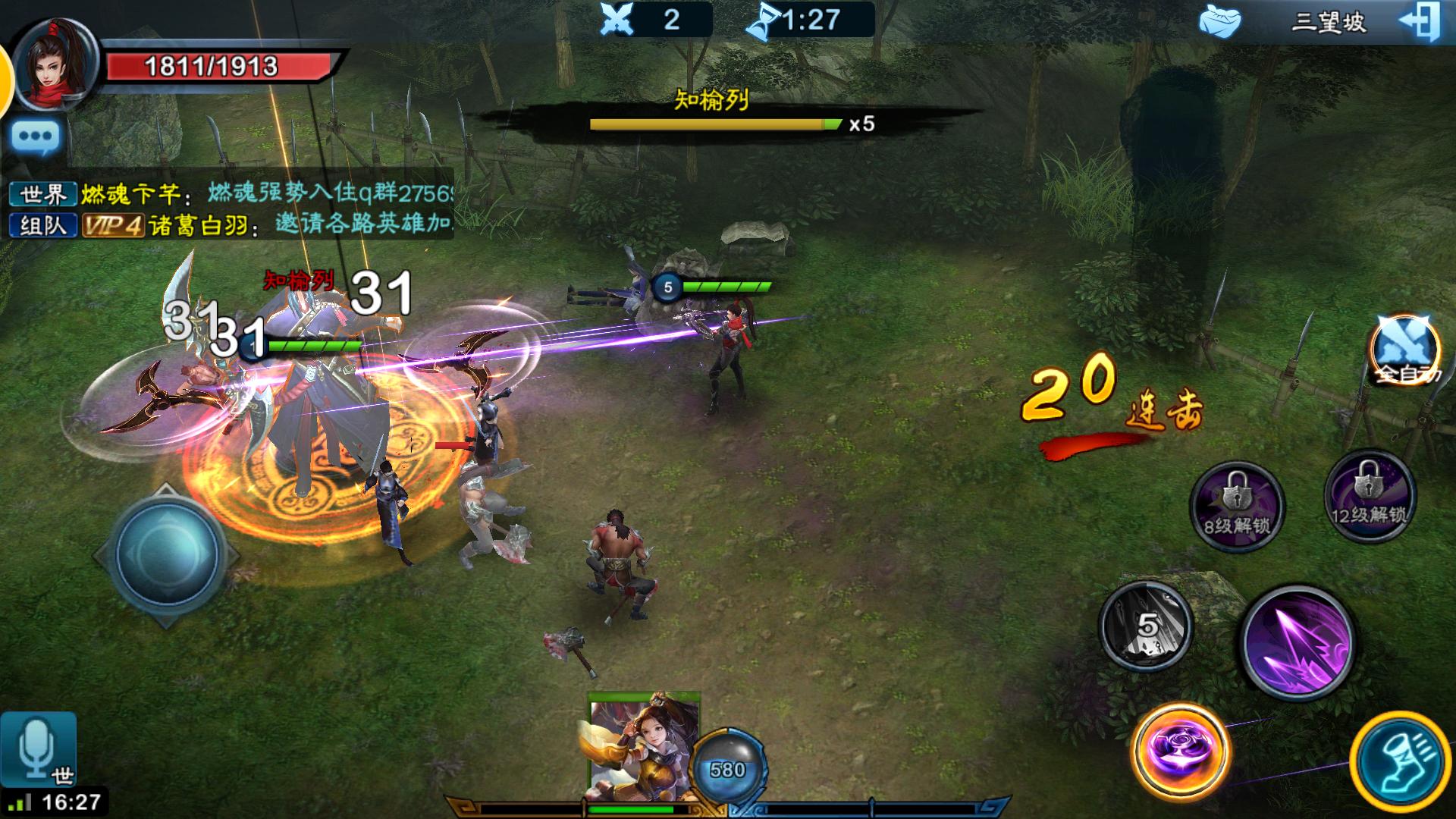The height and width of the screenshot is (819, 1456).
Task: Open the chat bubble button
Action: pyautogui.click(x=36, y=138)
